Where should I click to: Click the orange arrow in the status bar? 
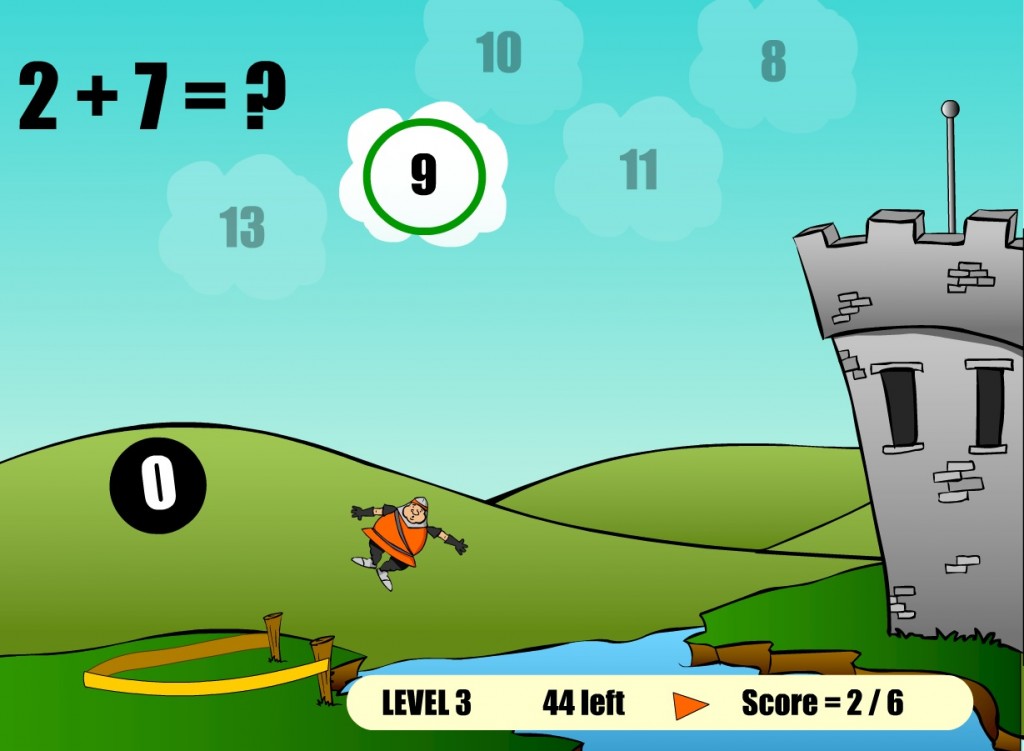(690, 705)
